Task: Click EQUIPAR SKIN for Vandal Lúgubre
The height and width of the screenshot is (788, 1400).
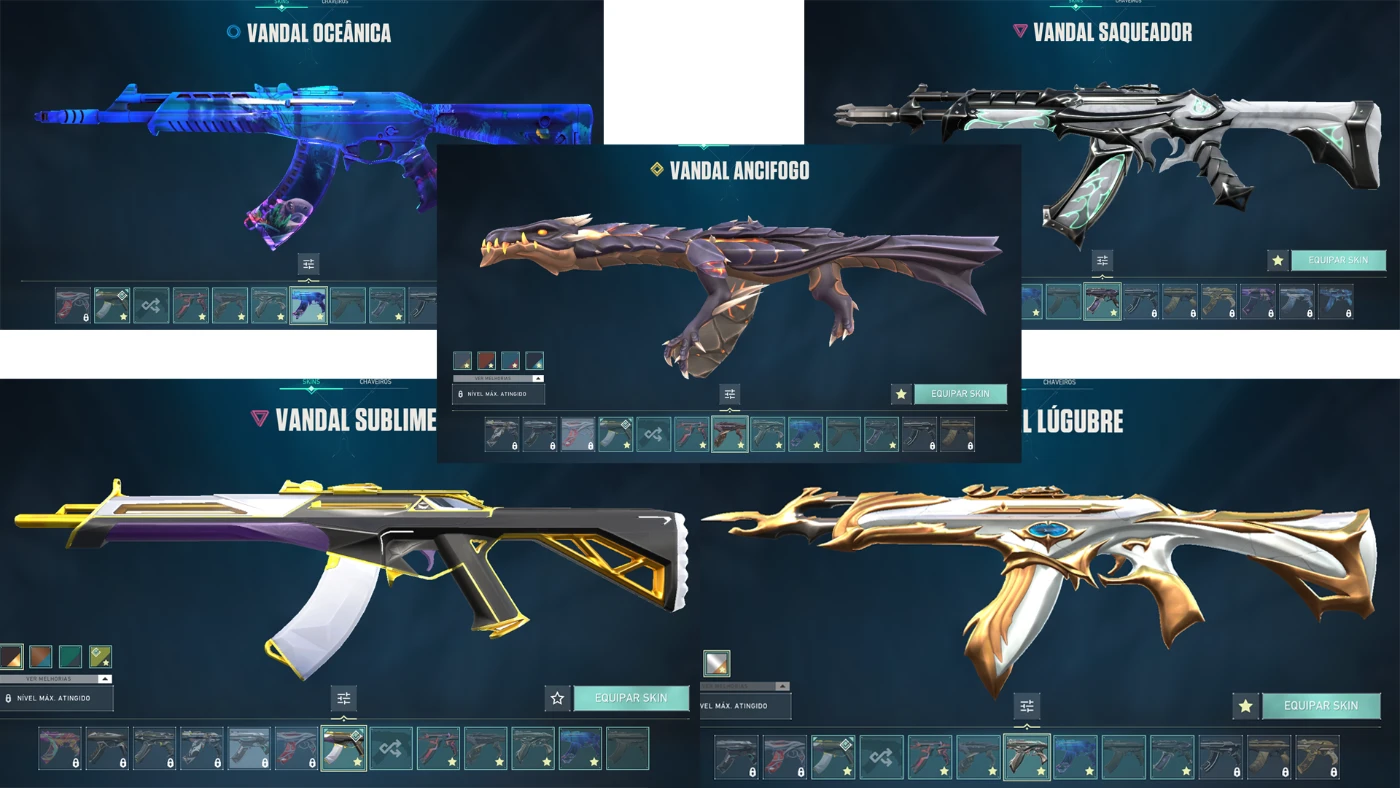Action: [x=1322, y=705]
